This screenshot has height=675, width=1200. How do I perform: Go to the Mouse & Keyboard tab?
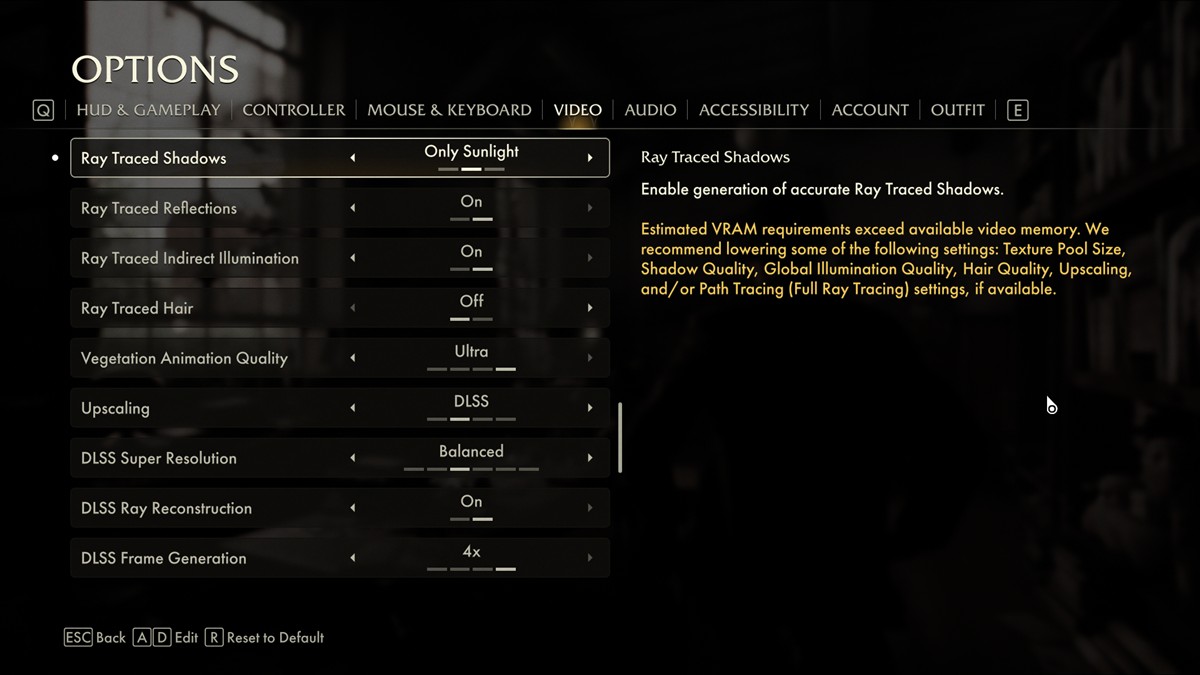tap(449, 110)
